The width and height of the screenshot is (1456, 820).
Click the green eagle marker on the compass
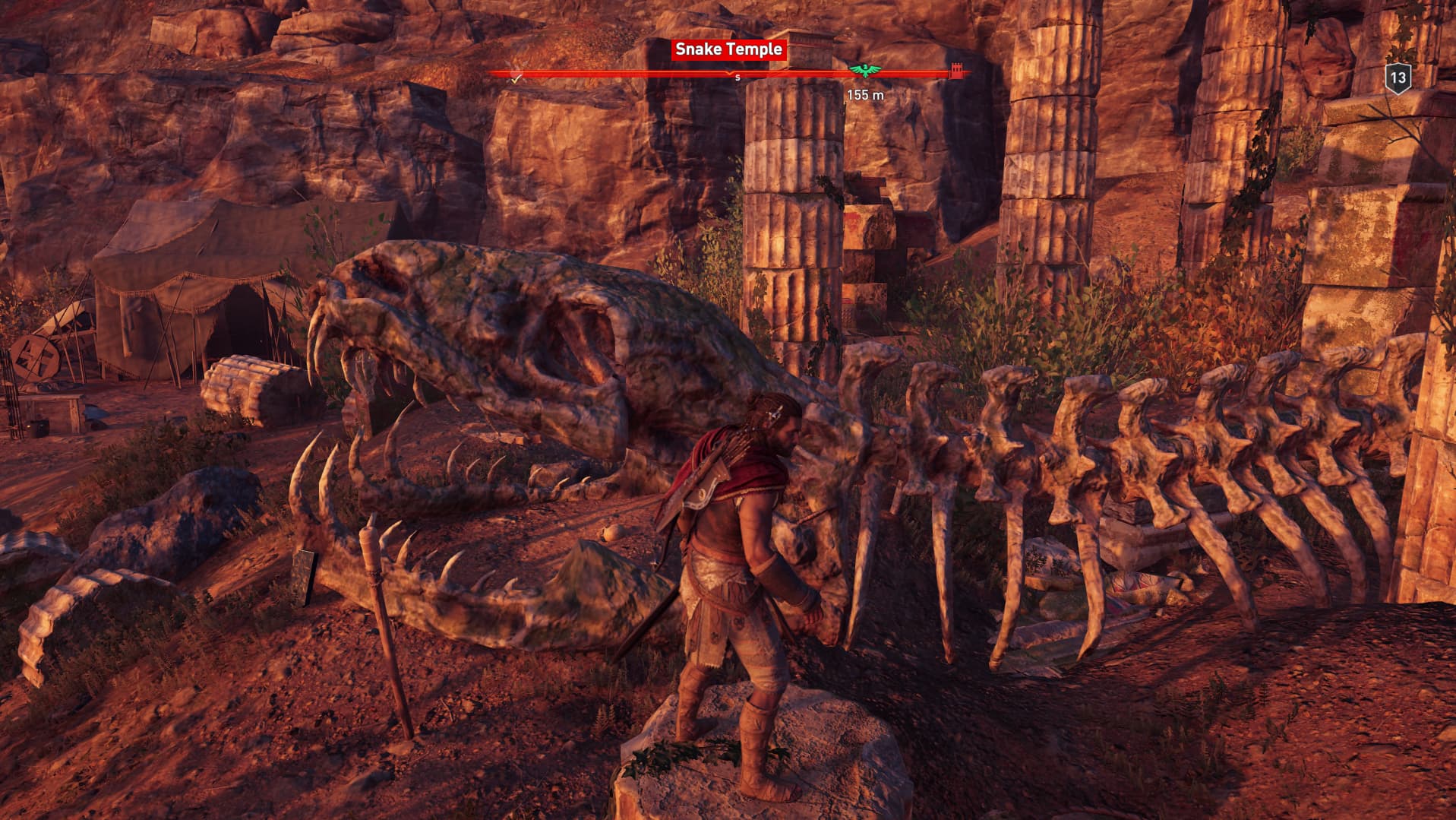[861, 71]
